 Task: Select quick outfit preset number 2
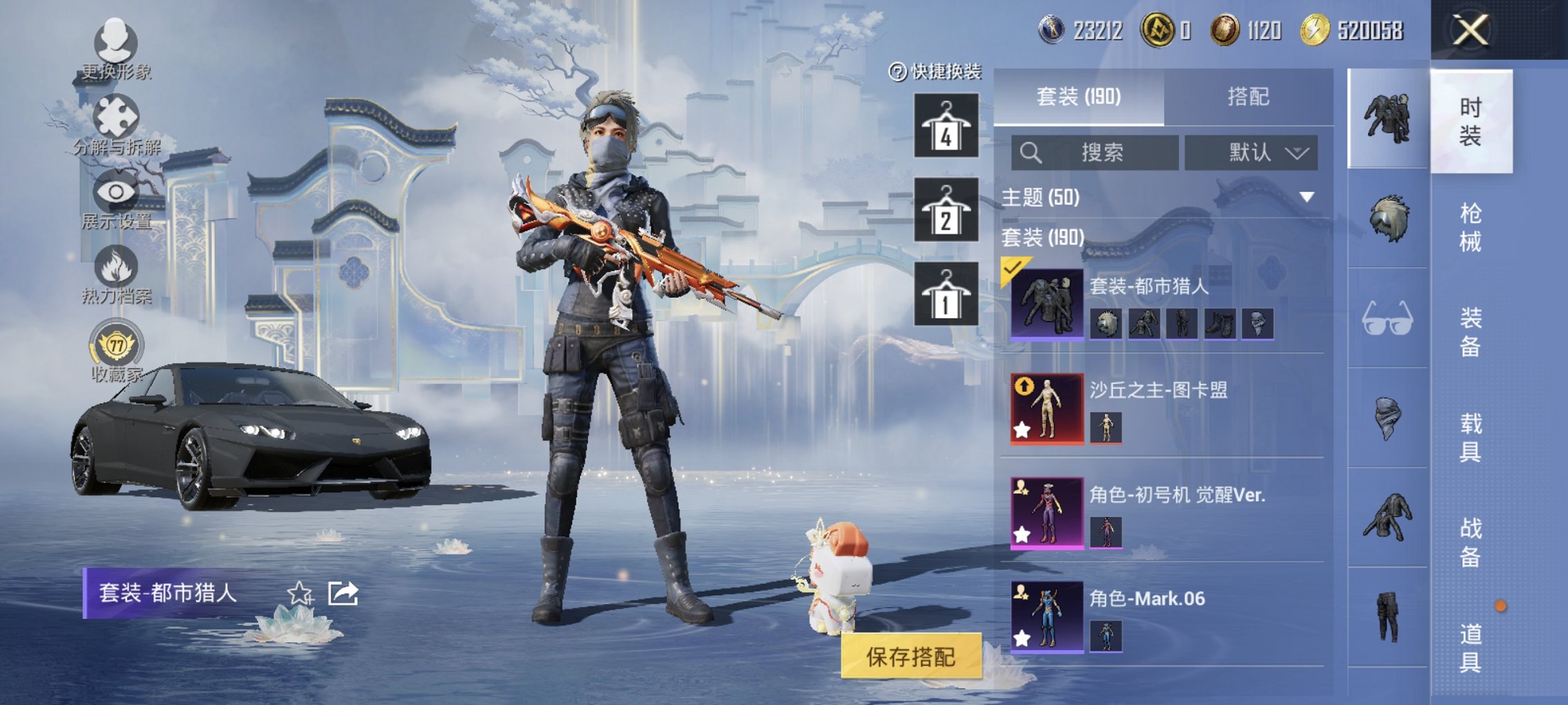pos(946,209)
